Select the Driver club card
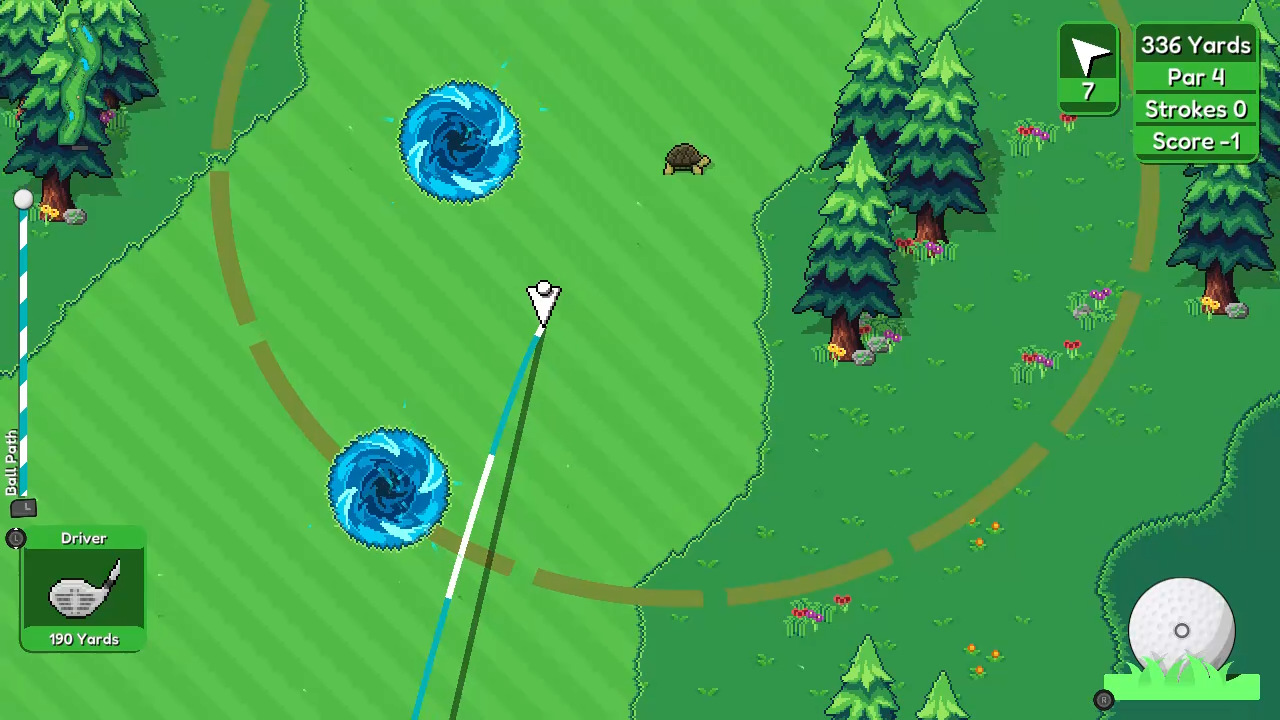 click(83, 590)
